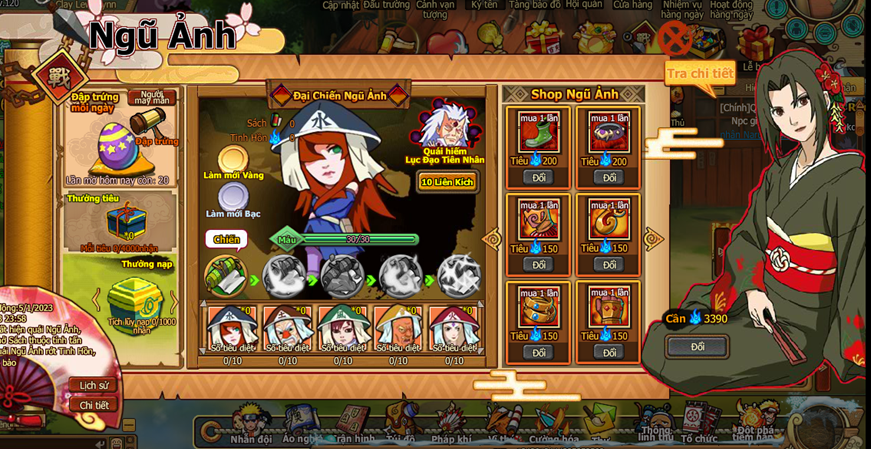The height and width of the screenshot is (449, 871).
Task: Open the Túi đồ inventory bag
Action: (x=400, y=426)
